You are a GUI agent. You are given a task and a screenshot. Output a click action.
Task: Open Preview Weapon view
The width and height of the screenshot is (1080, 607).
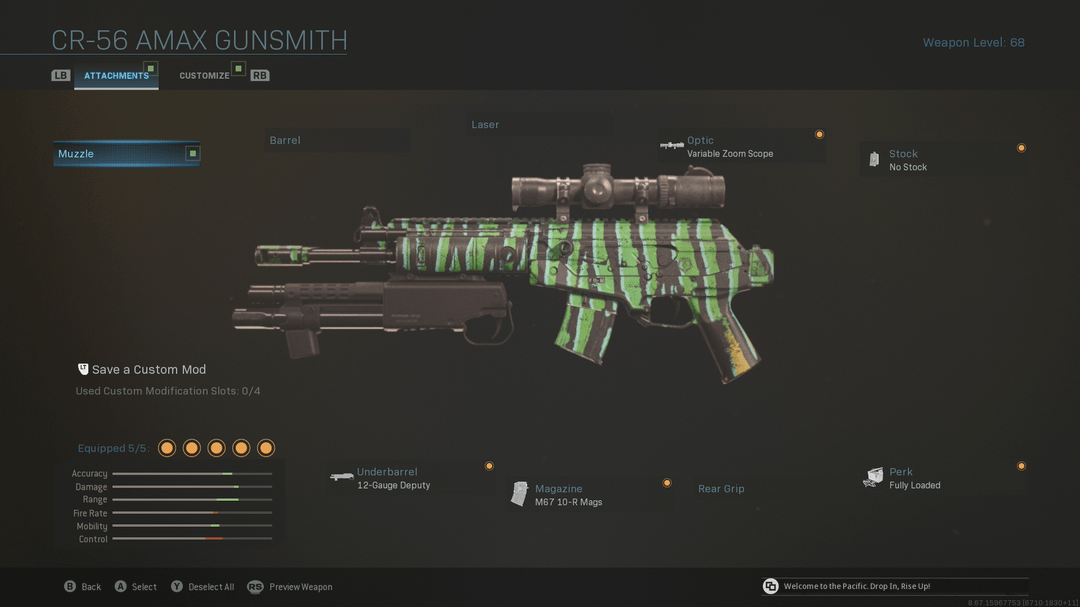[x=290, y=587]
